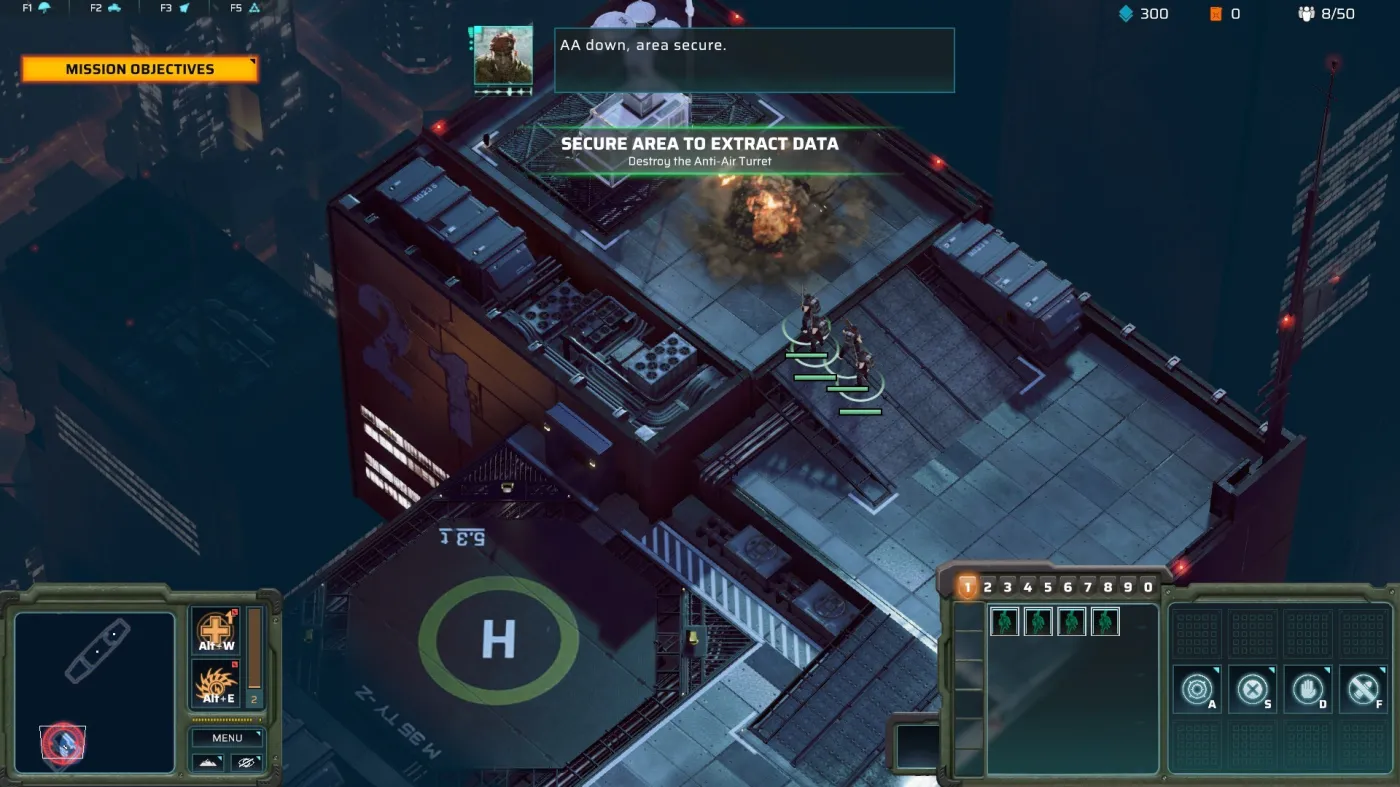The width and height of the screenshot is (1400, 787).
Task: Open the MENU panel
Action: (x=227, y=737)
